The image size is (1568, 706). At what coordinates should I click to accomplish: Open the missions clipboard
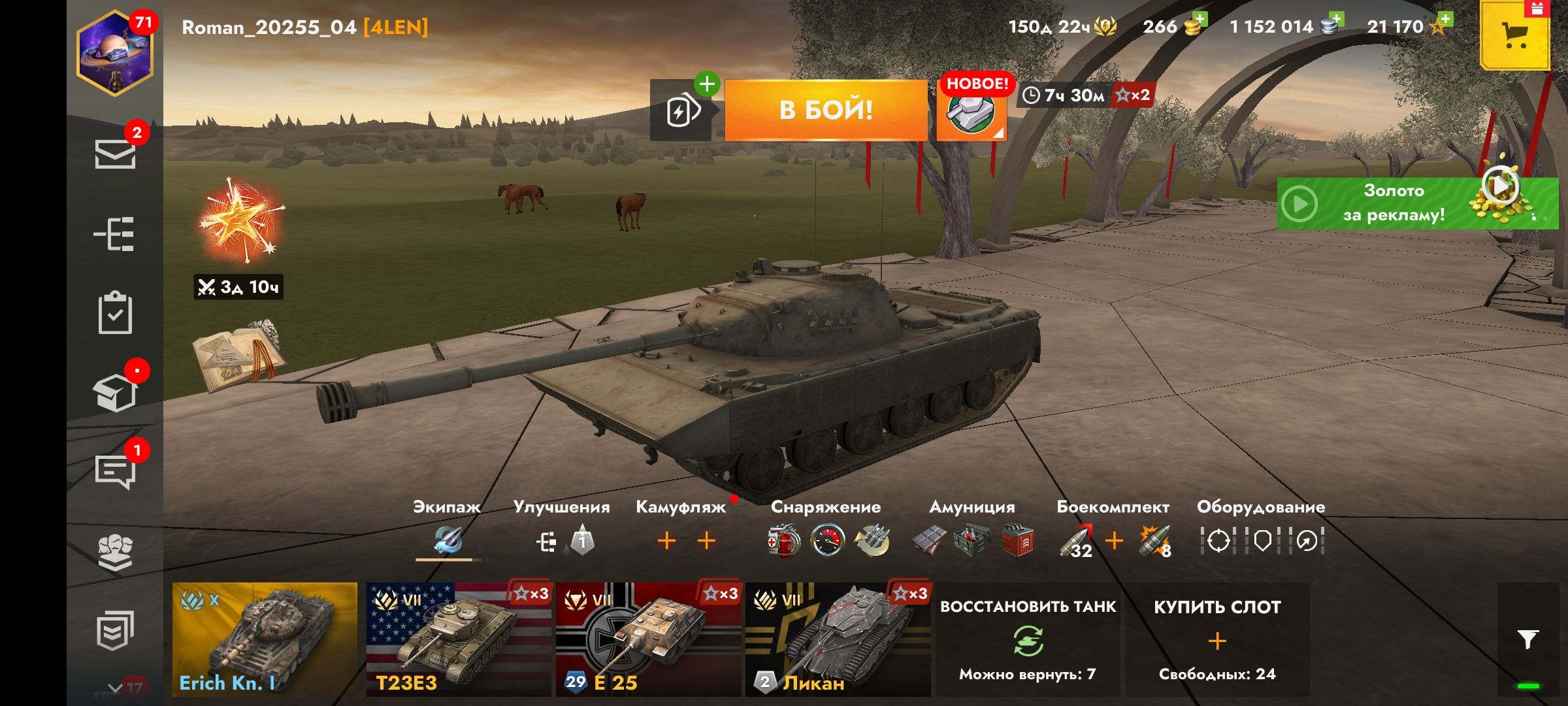(x=115, y=313)
